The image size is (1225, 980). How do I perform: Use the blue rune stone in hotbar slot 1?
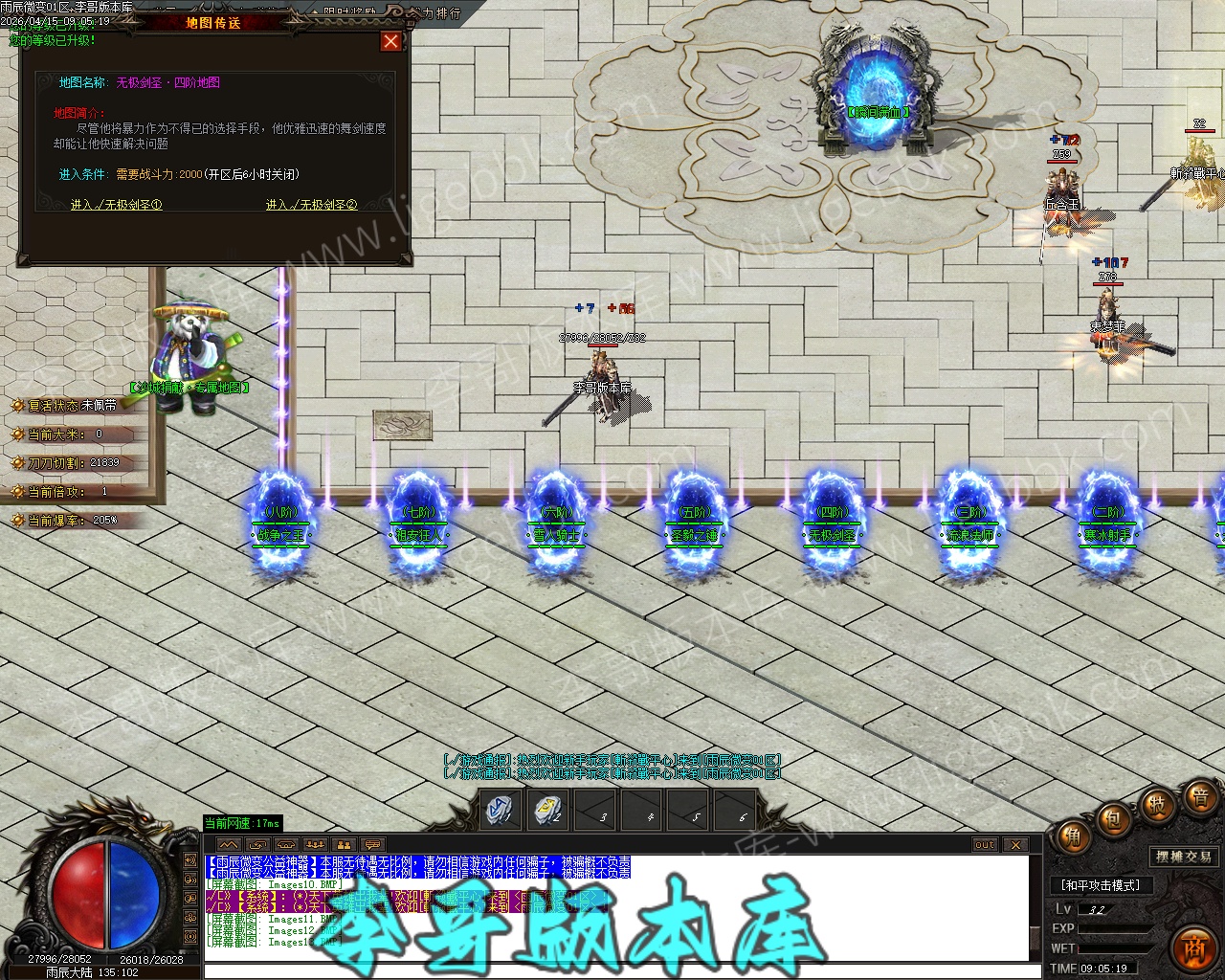tap(501, 812)
